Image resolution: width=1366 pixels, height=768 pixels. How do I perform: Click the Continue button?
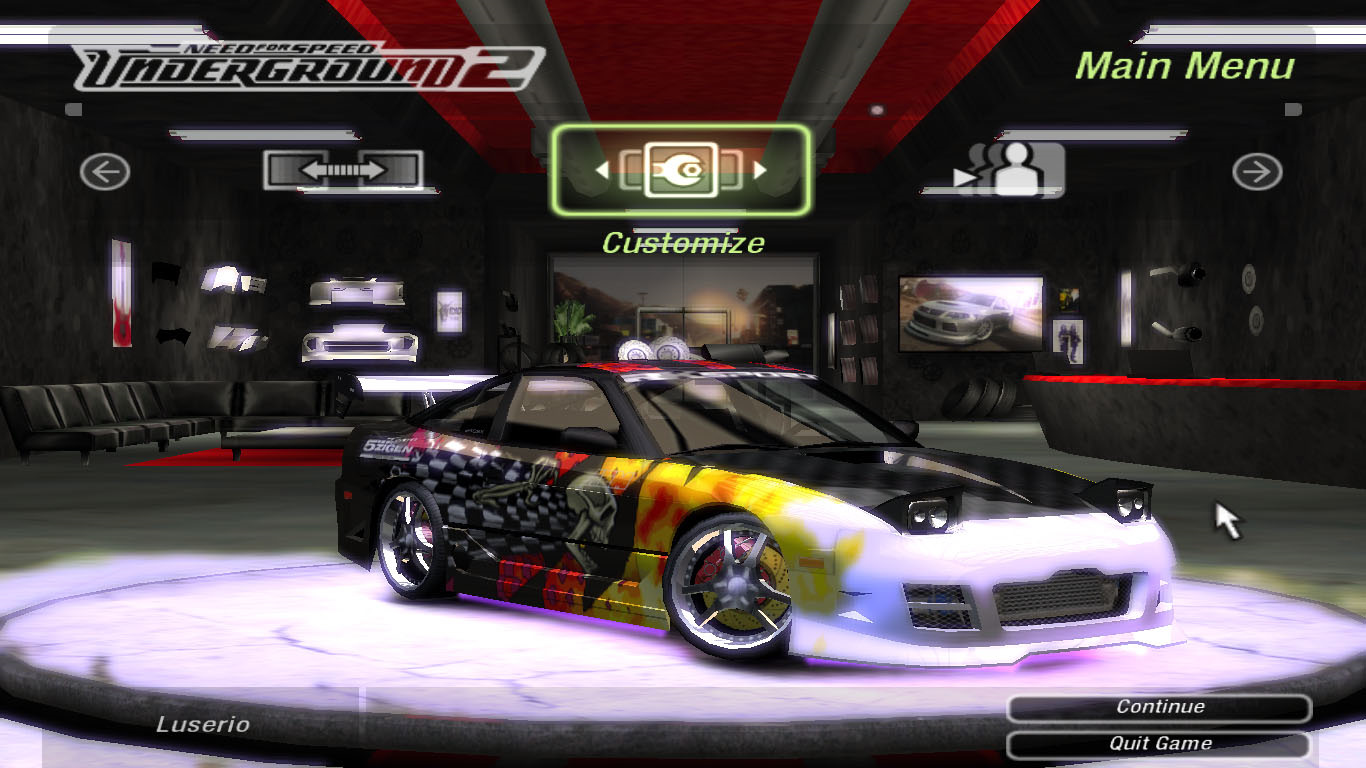[1159, 708]
